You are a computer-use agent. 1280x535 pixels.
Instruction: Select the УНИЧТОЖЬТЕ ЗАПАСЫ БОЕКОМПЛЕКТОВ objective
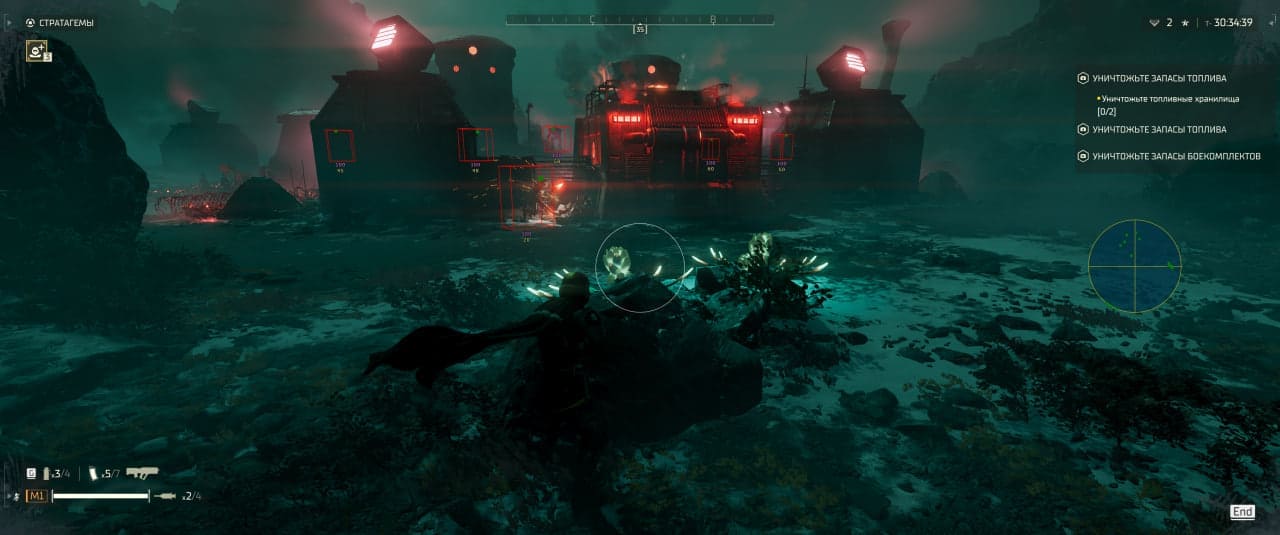click(1176, 156)
